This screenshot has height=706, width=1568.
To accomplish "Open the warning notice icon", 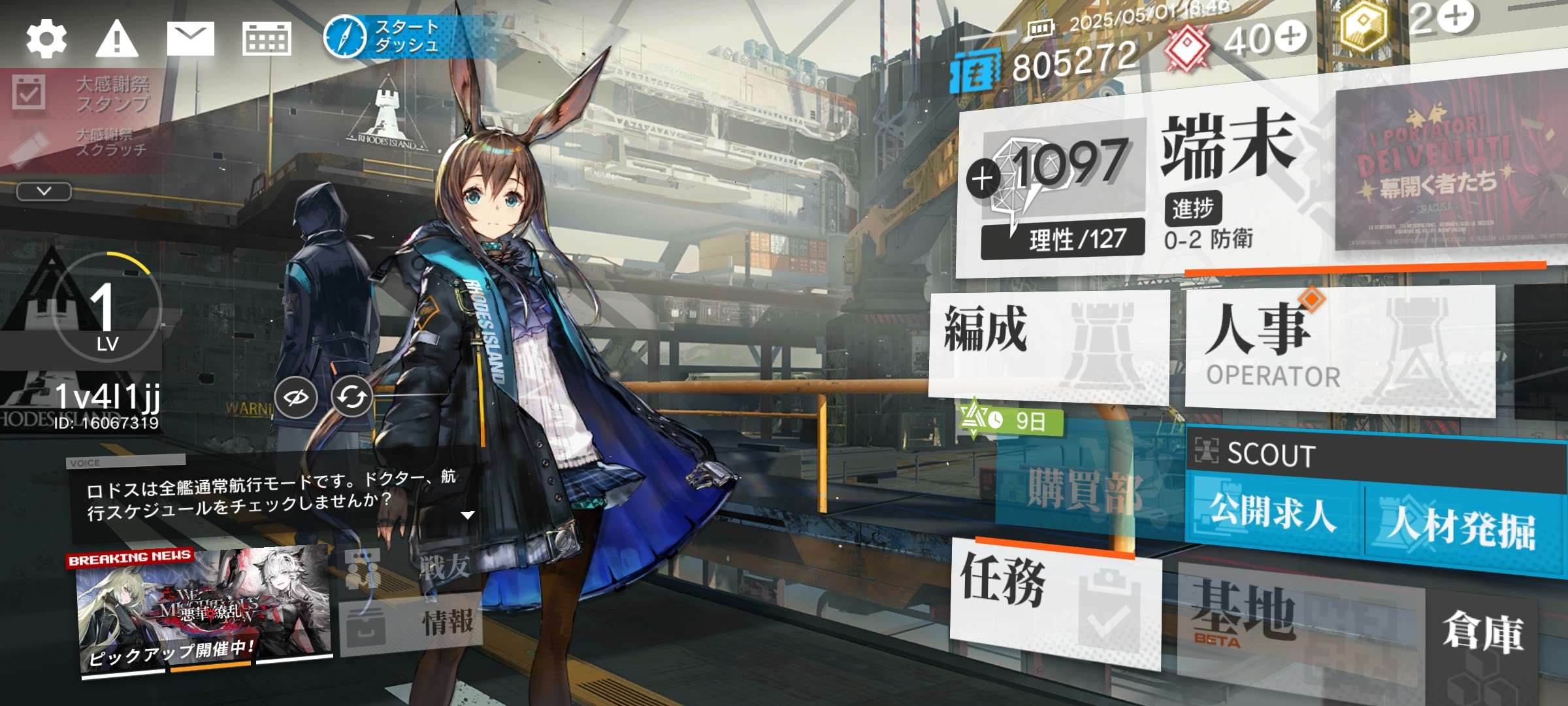I will (x=117, y=39).
